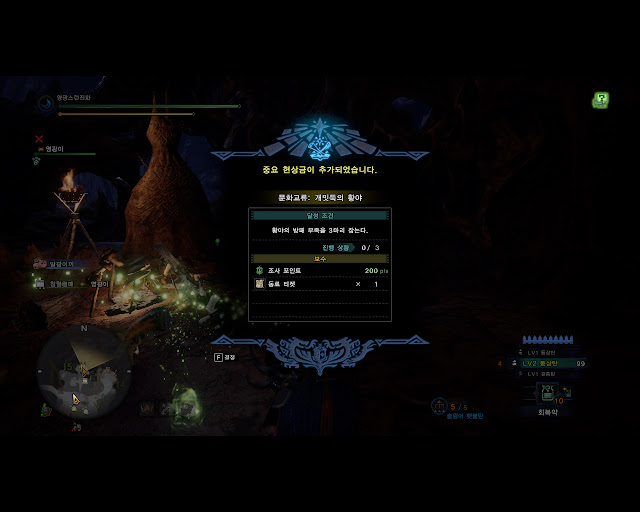Click the bounty title bar in the popup
This screenshot has height=512, width=640.
pyautogui.click(x=319, y=198)
